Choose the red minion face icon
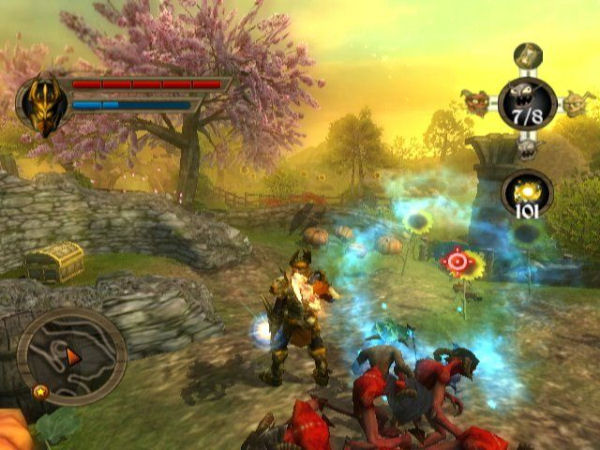 pyautogui.click(x=476, y=100)
